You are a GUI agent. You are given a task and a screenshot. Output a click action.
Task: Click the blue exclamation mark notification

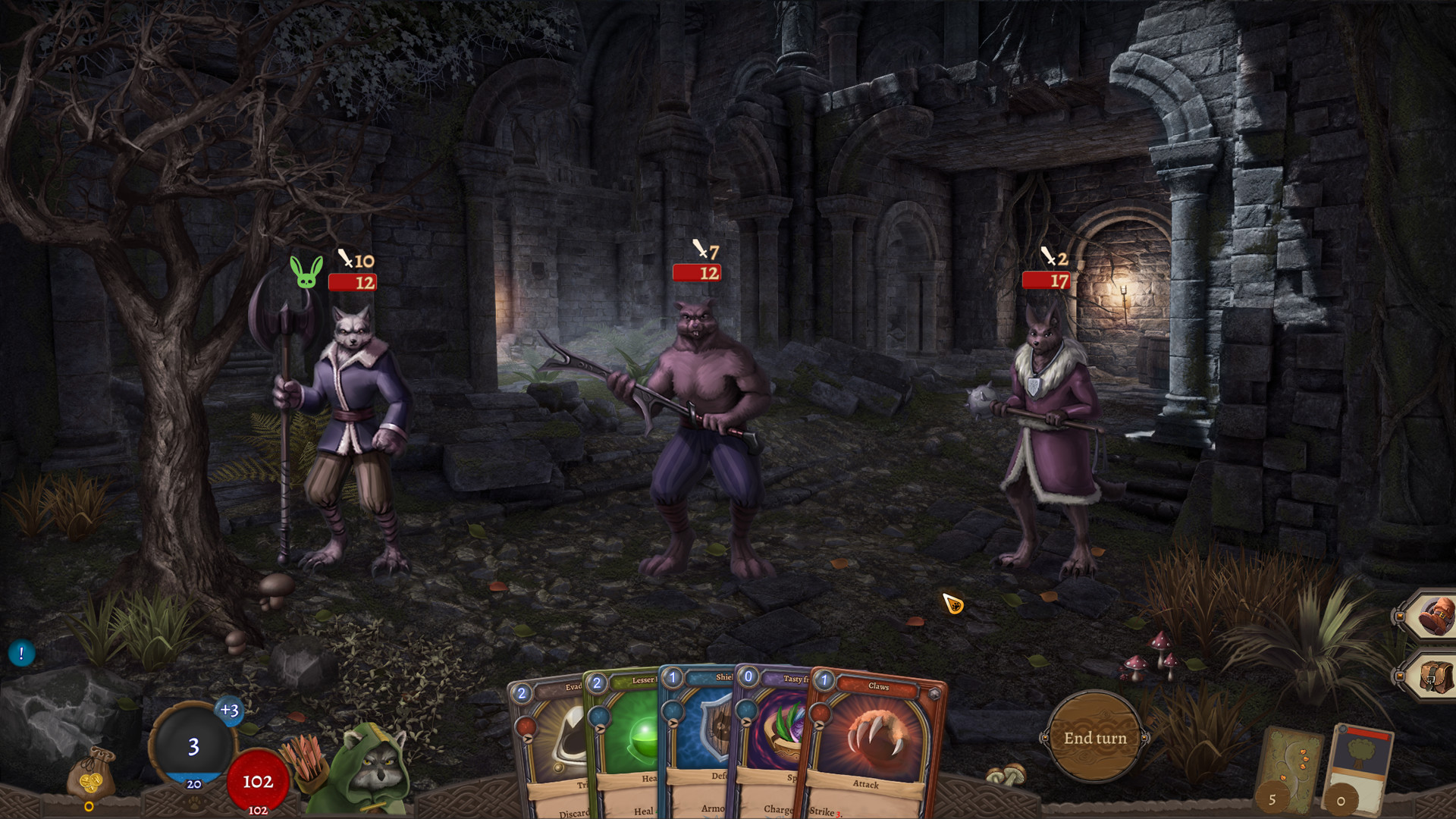pyautogui.click(x=21, y=653)
